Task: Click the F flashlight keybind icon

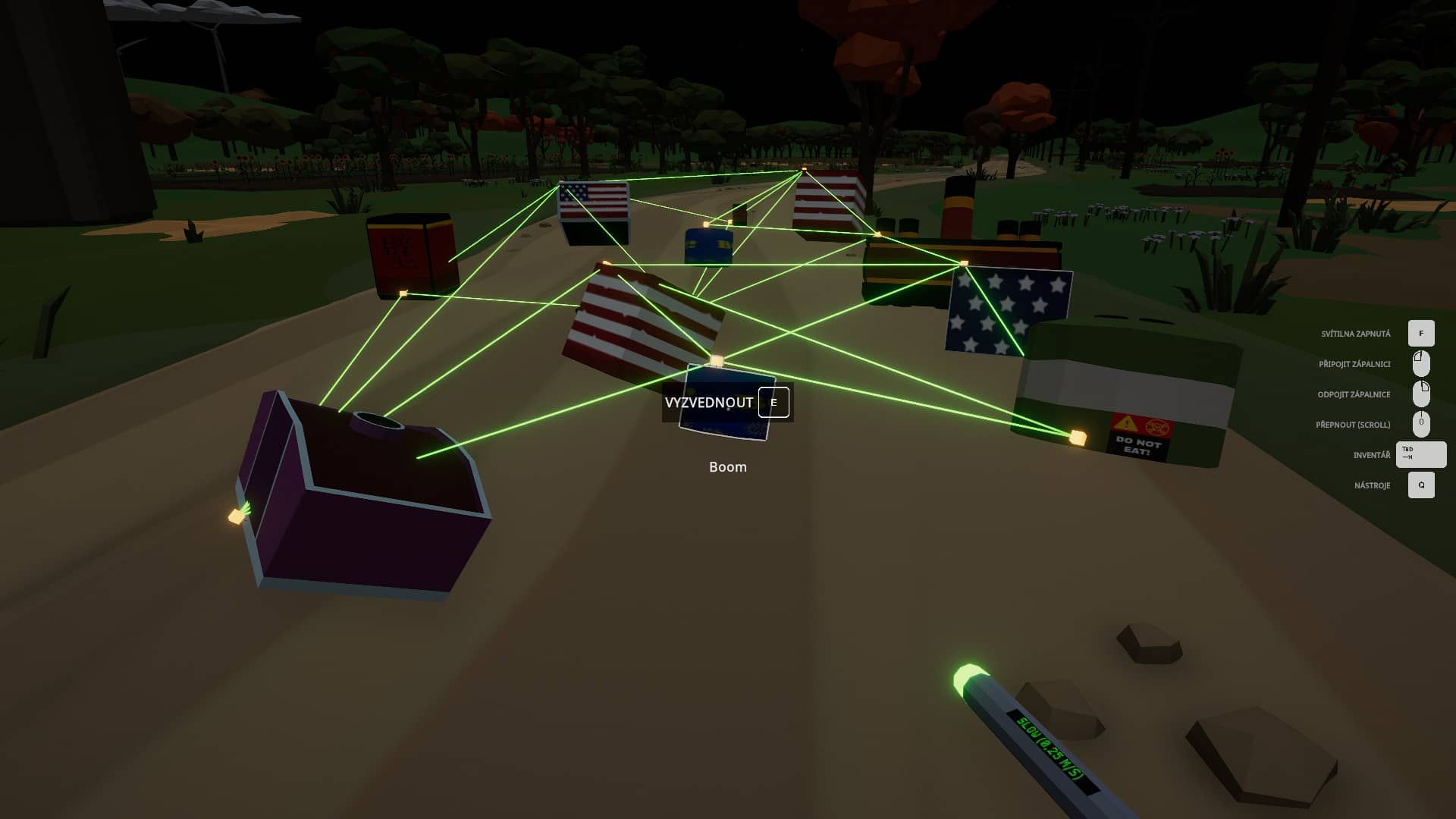Action: click(x=1420, y=333)
